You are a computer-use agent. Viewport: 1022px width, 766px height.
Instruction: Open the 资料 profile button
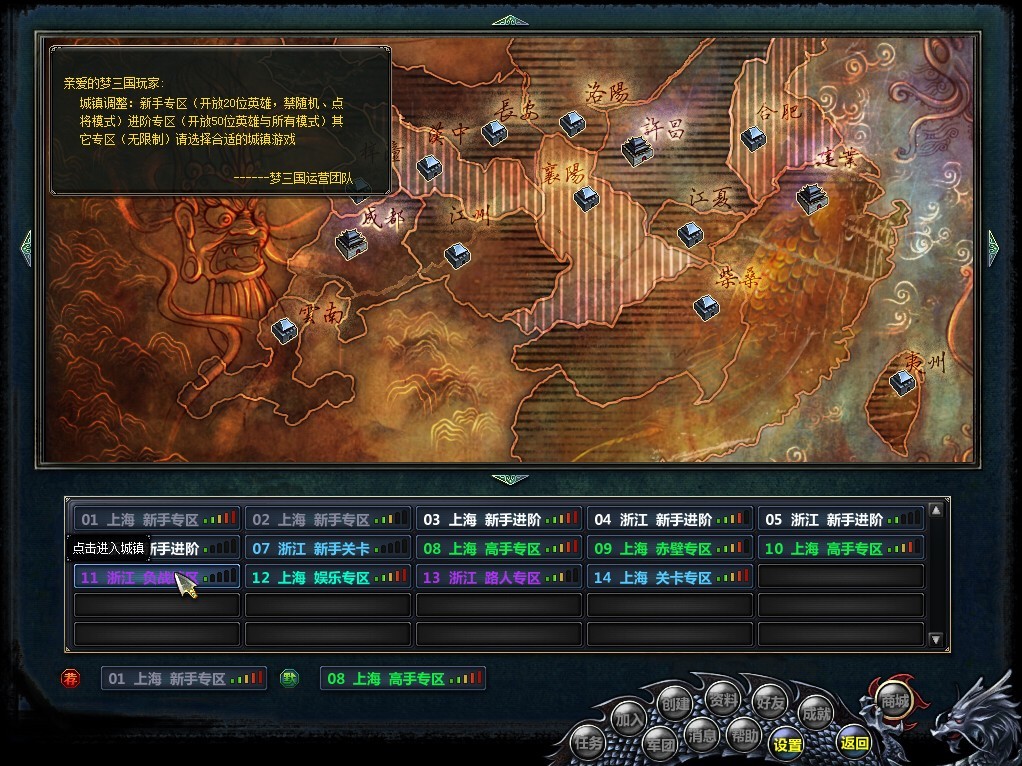point(721,697)
